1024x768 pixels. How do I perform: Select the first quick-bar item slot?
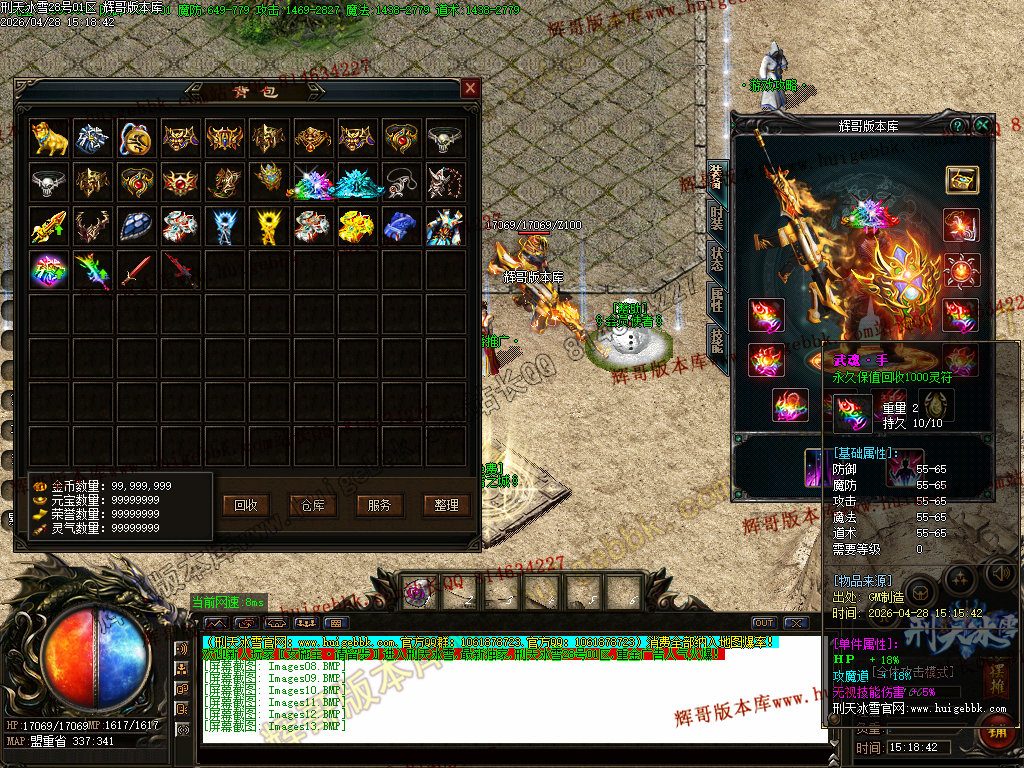[x=420, y=590]
